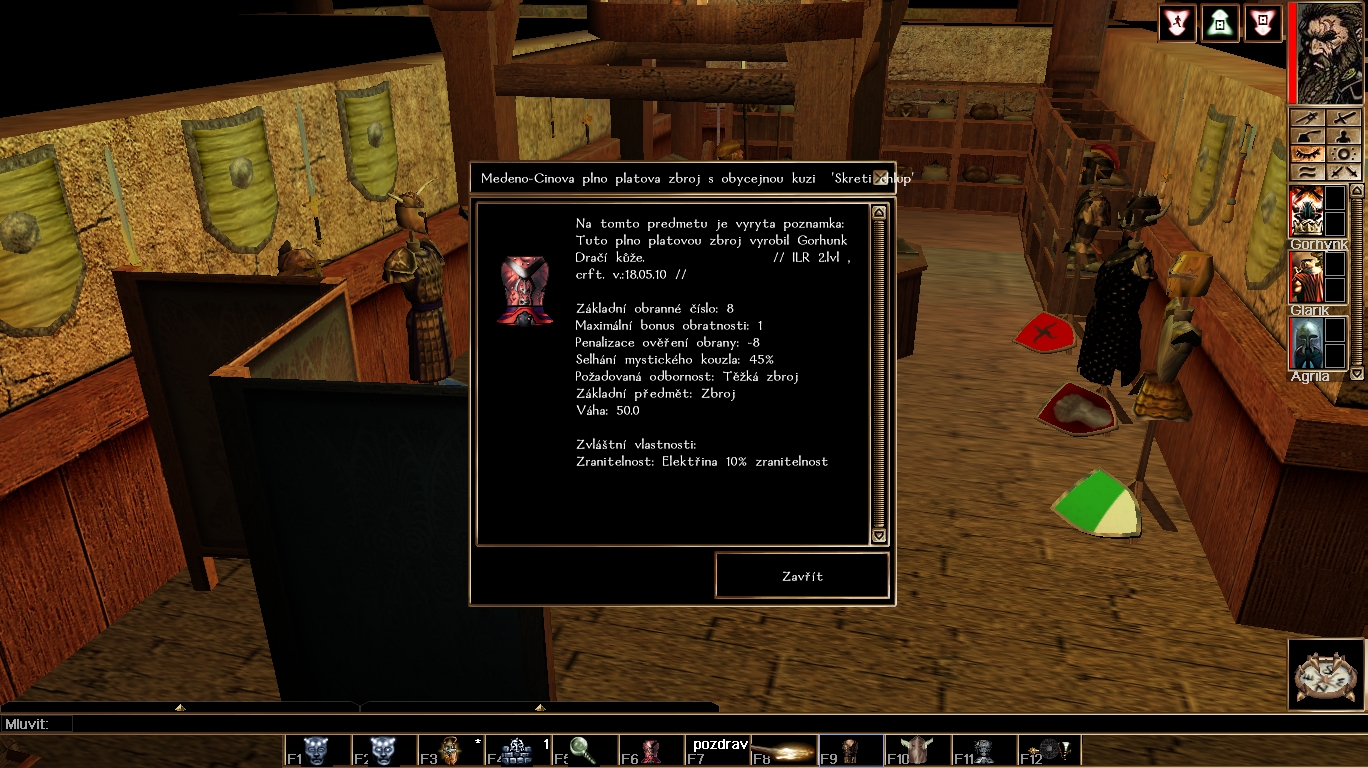
Task: Select the F12 mace quickslot
Action: [1049, 750]
